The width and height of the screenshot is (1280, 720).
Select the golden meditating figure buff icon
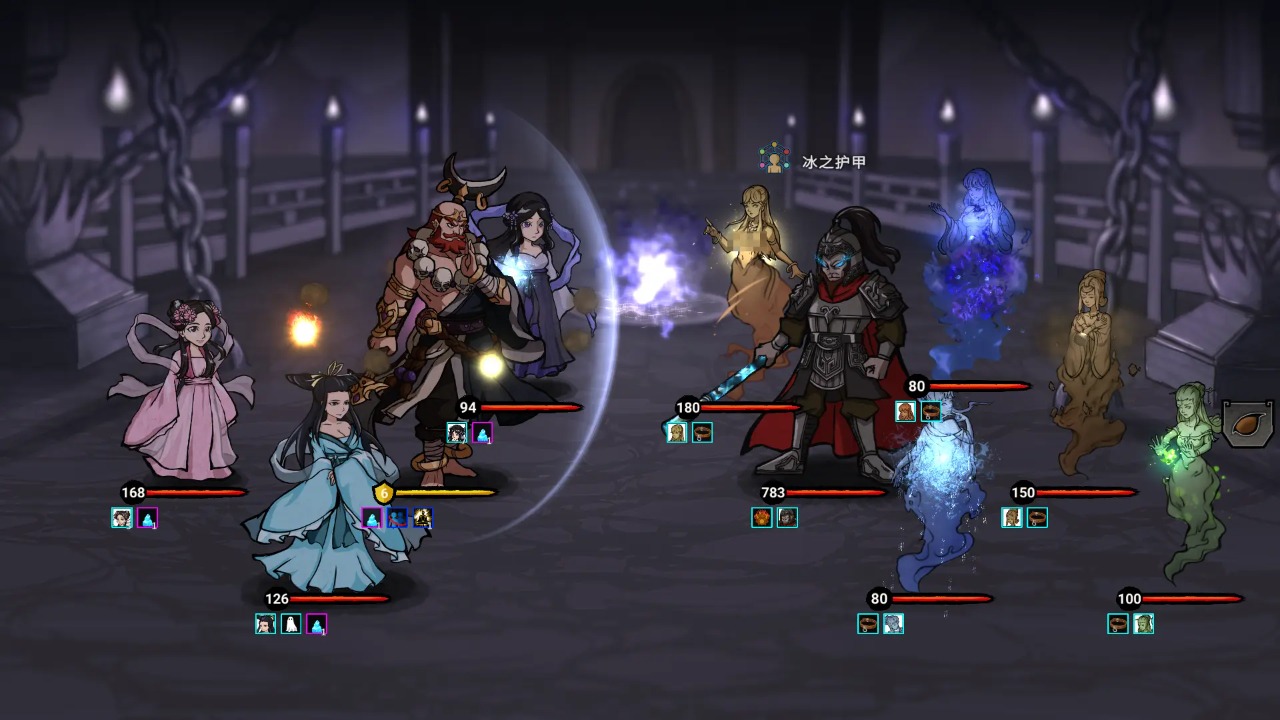click(423, 517)
